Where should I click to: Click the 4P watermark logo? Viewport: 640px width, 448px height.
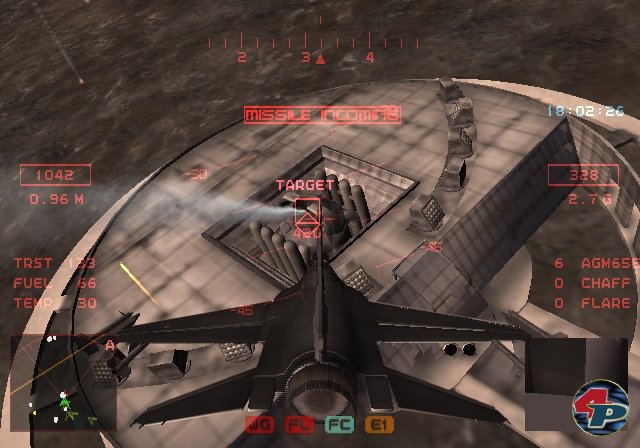pos(599,406)
